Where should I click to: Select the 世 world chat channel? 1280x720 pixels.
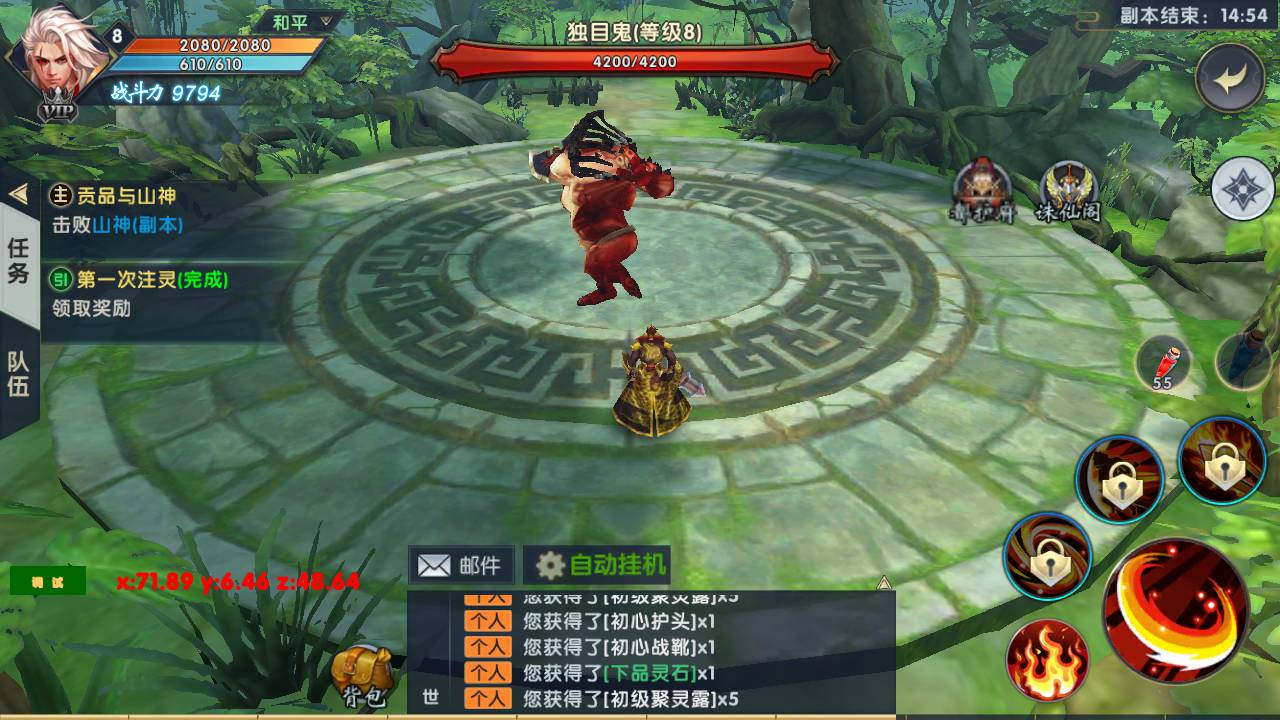tap(431, 697)
